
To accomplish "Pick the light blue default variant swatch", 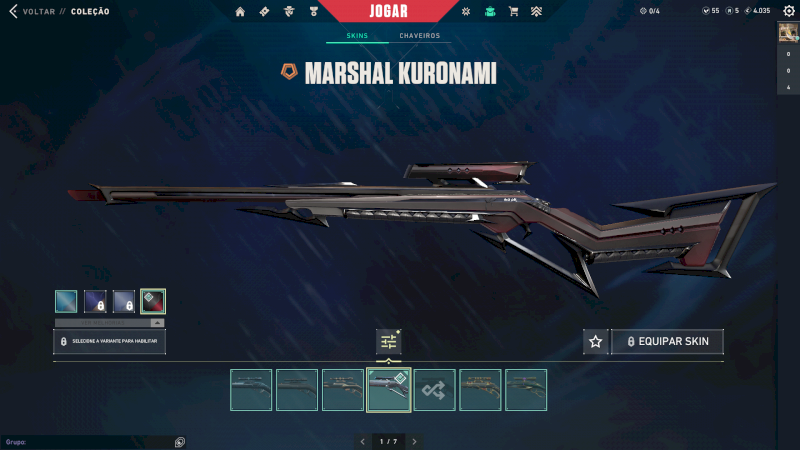I will [66, 301].
